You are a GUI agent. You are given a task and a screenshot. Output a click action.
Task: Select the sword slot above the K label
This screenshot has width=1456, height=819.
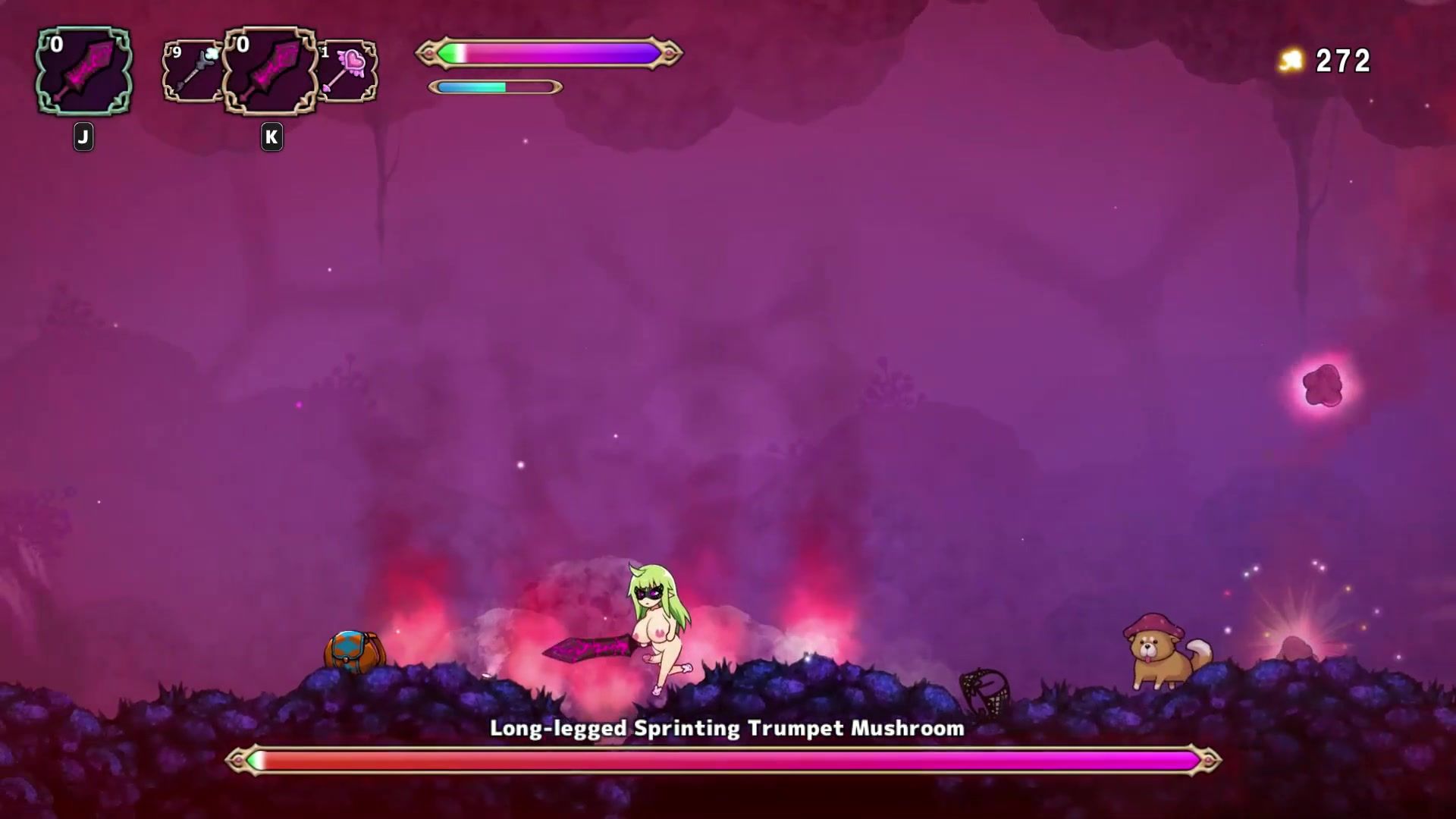point(271,72)
